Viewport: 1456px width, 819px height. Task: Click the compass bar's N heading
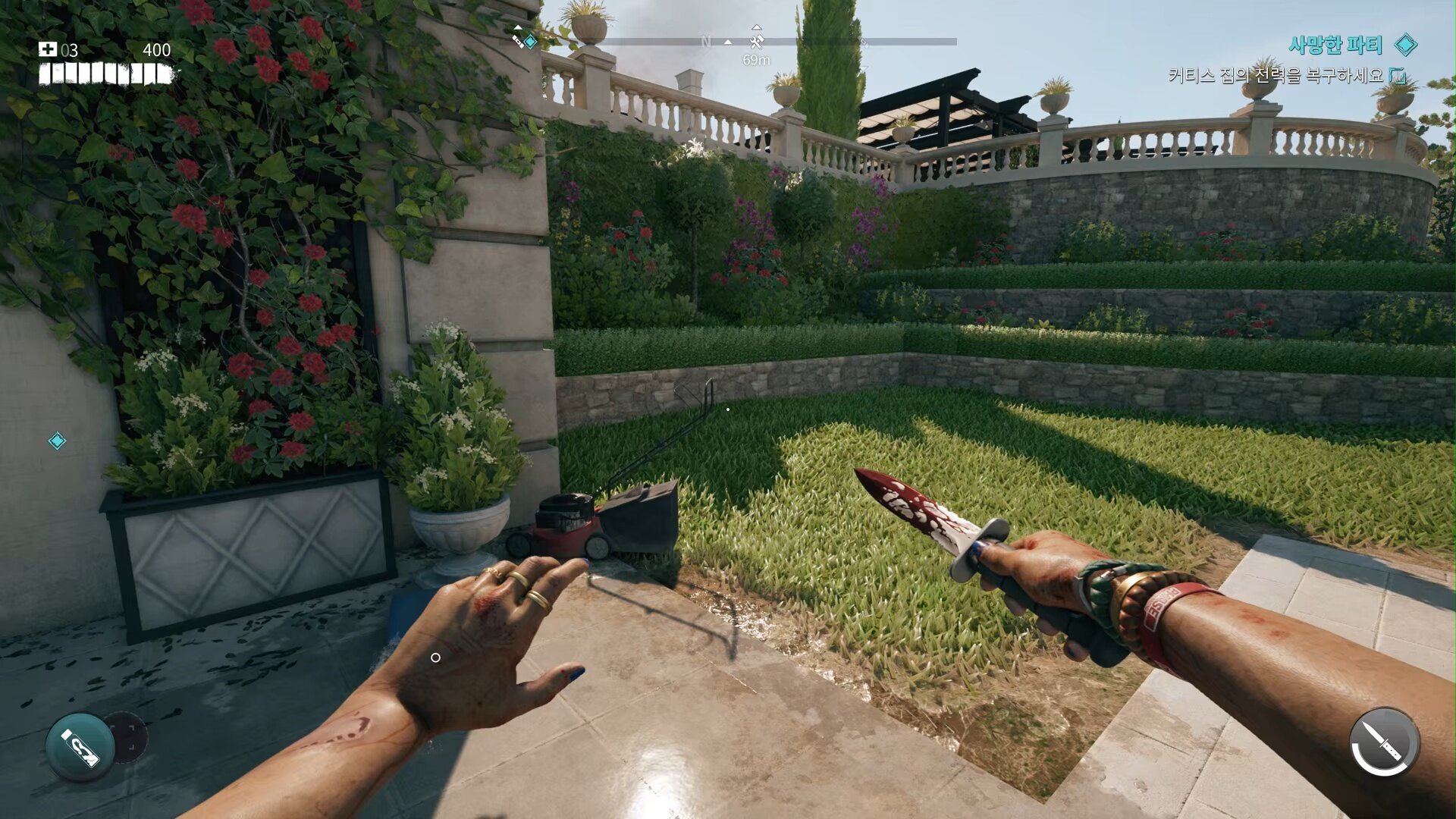pyautogui.click(x=706, y=42)
